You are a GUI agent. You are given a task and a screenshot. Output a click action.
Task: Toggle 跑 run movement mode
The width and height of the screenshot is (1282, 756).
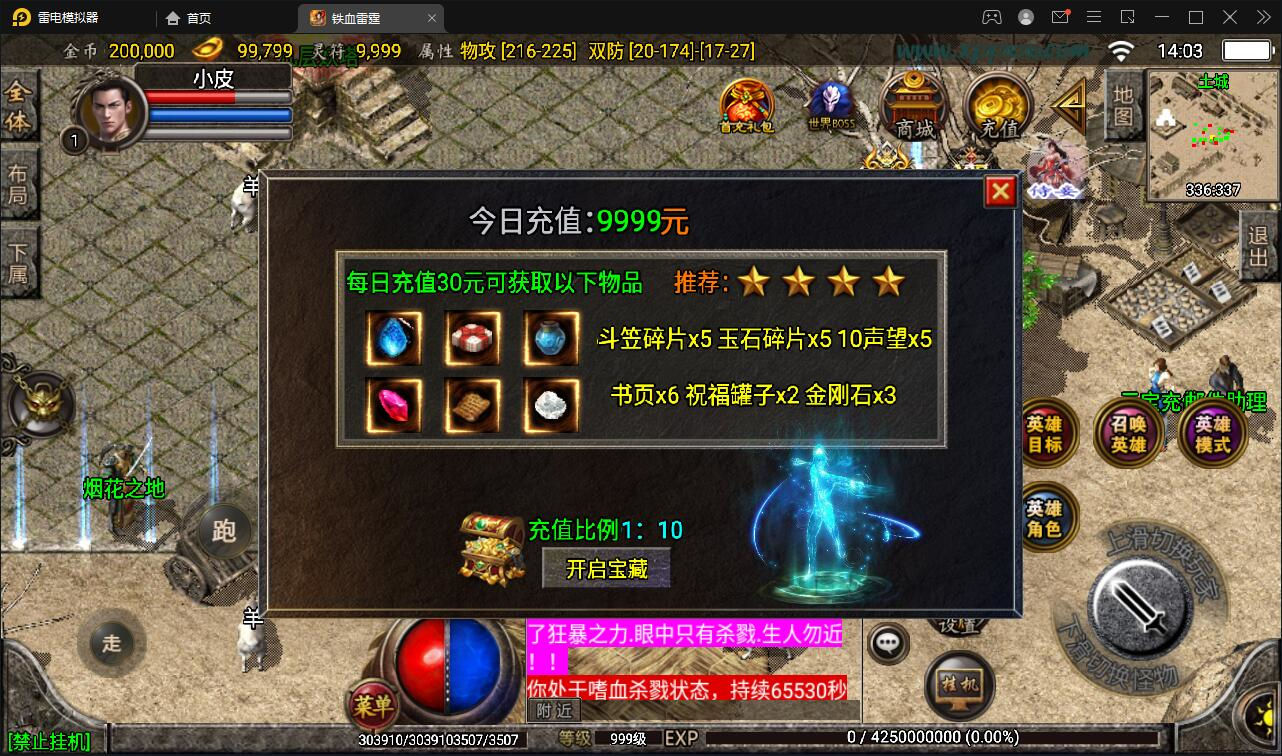(x=224, y=532)
